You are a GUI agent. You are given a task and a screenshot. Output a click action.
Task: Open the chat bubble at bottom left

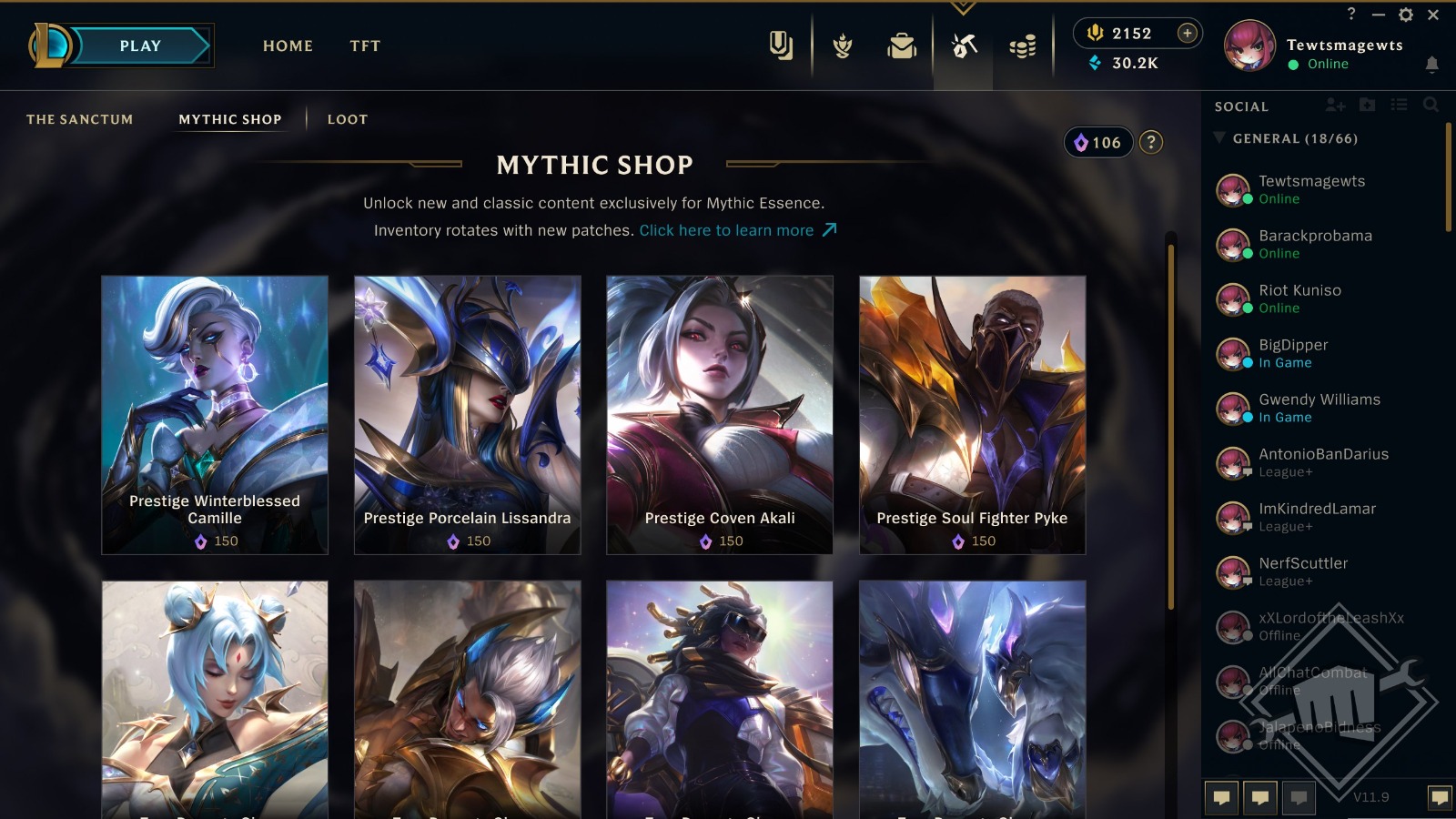[x=1221, y=798]
